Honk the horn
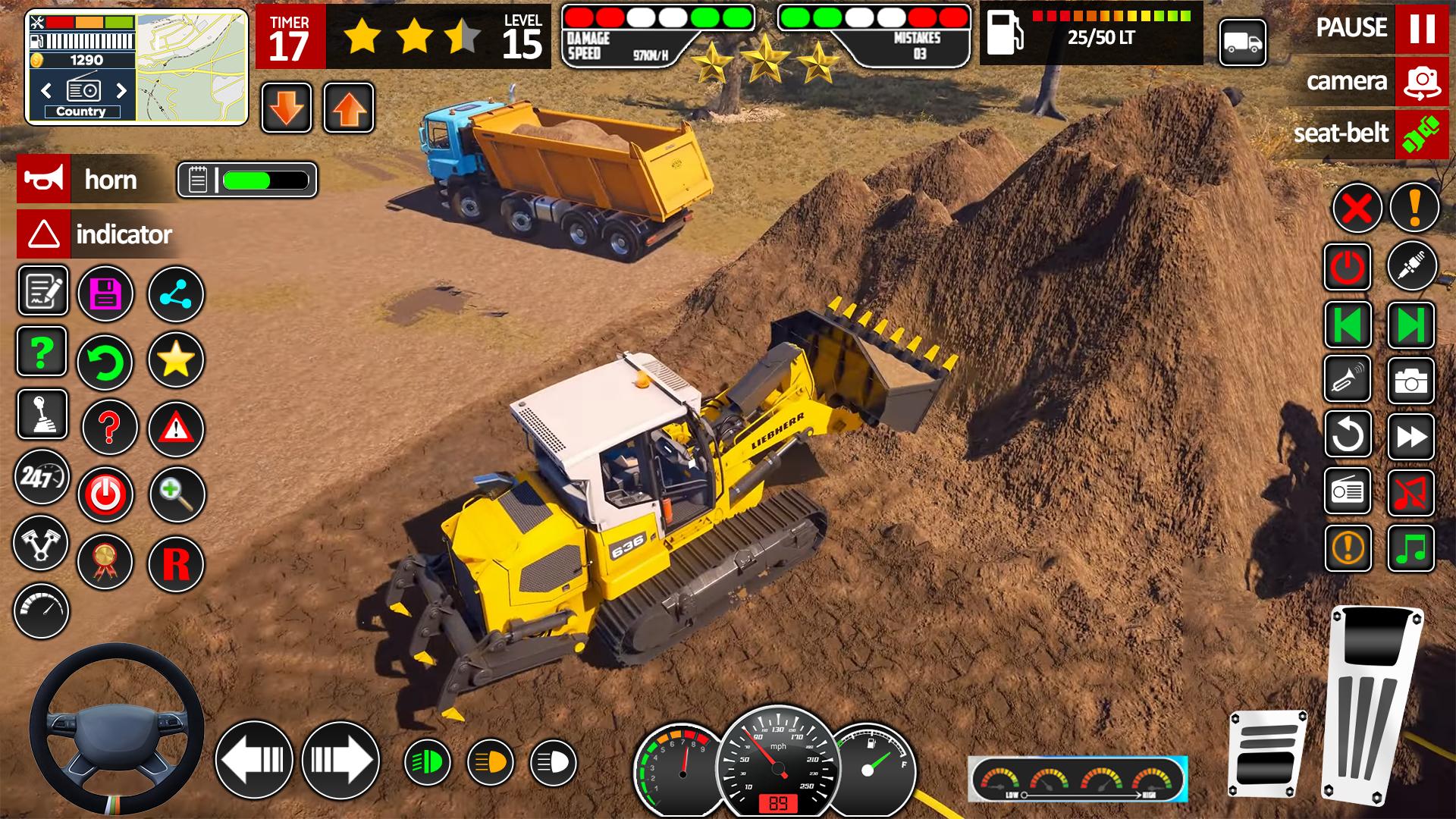The width and height of the screenshot is (1456, 819). [44, 180]
